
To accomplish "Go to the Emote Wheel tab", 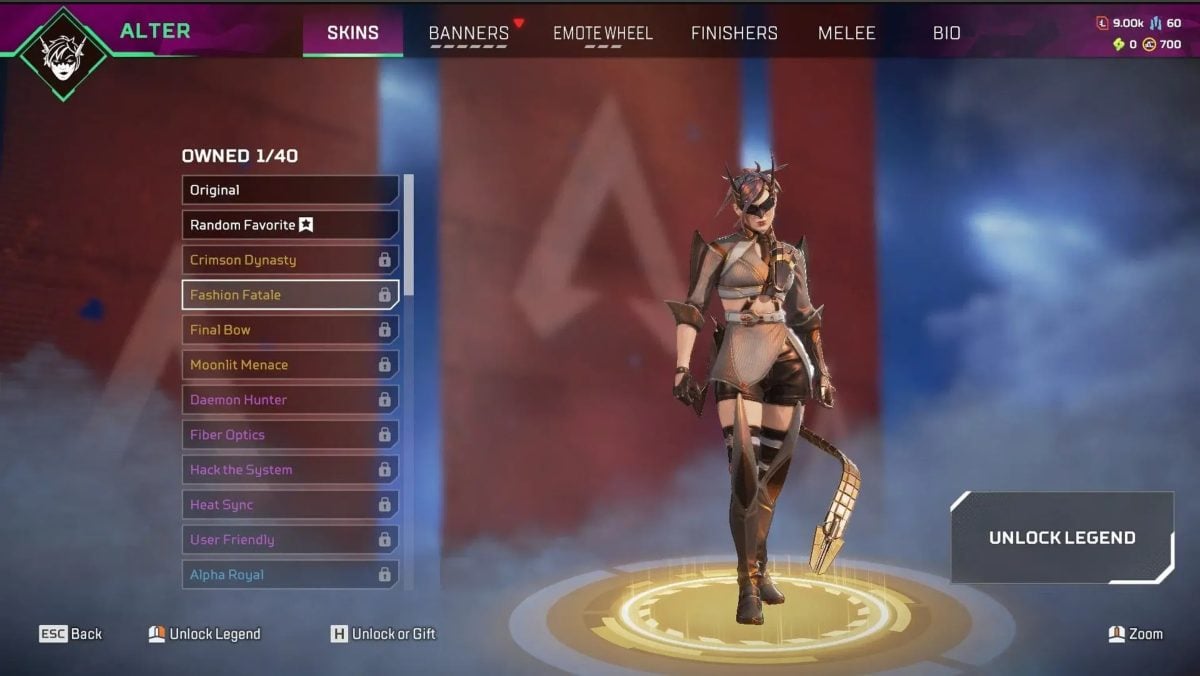I will [602, 33].
